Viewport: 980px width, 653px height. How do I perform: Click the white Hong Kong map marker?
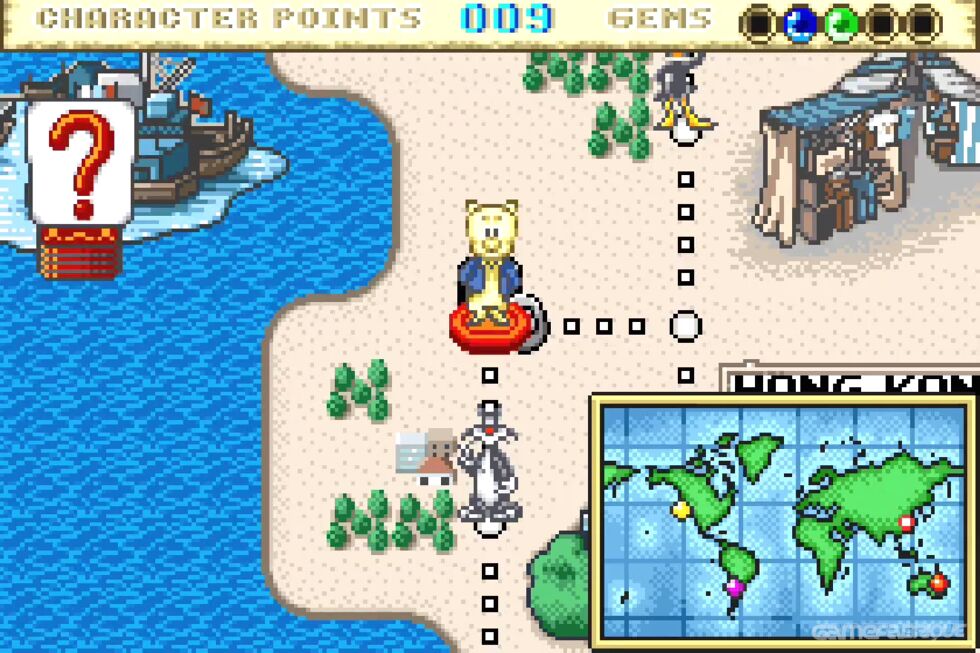pyautogui.click(x=907, y=522)
